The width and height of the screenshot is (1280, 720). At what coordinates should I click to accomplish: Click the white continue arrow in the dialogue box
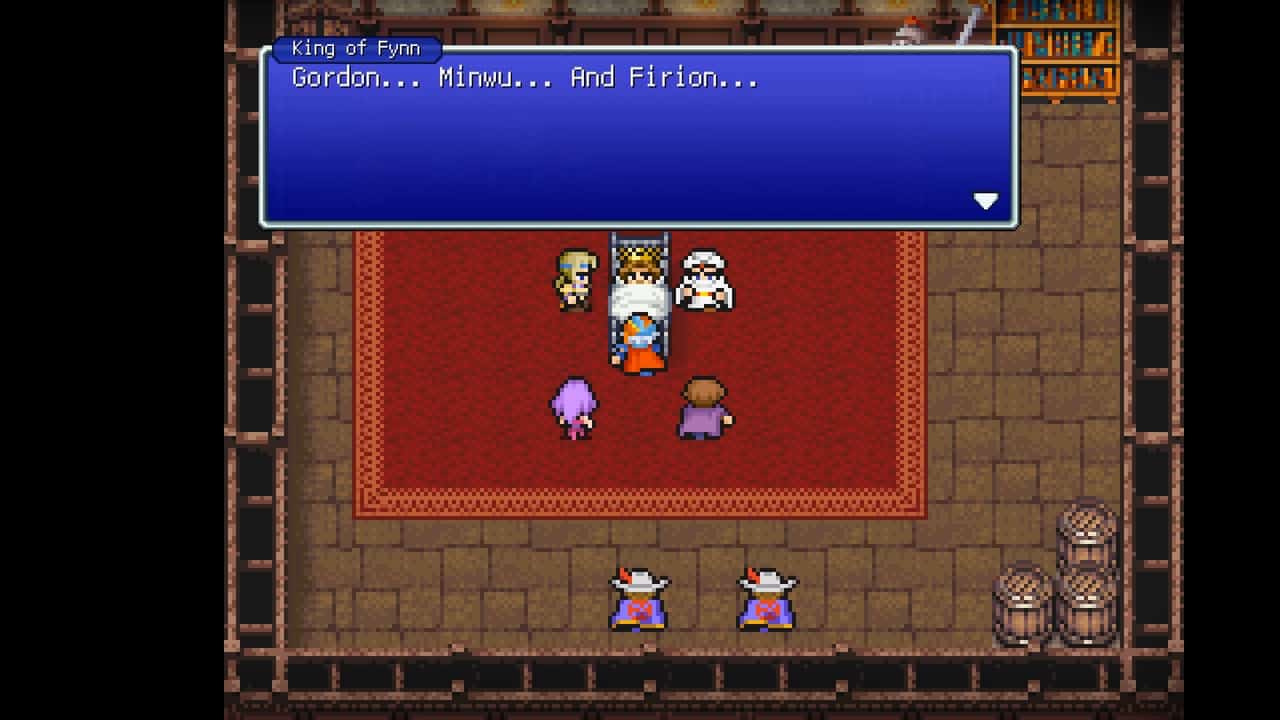[x=986, y=201]
